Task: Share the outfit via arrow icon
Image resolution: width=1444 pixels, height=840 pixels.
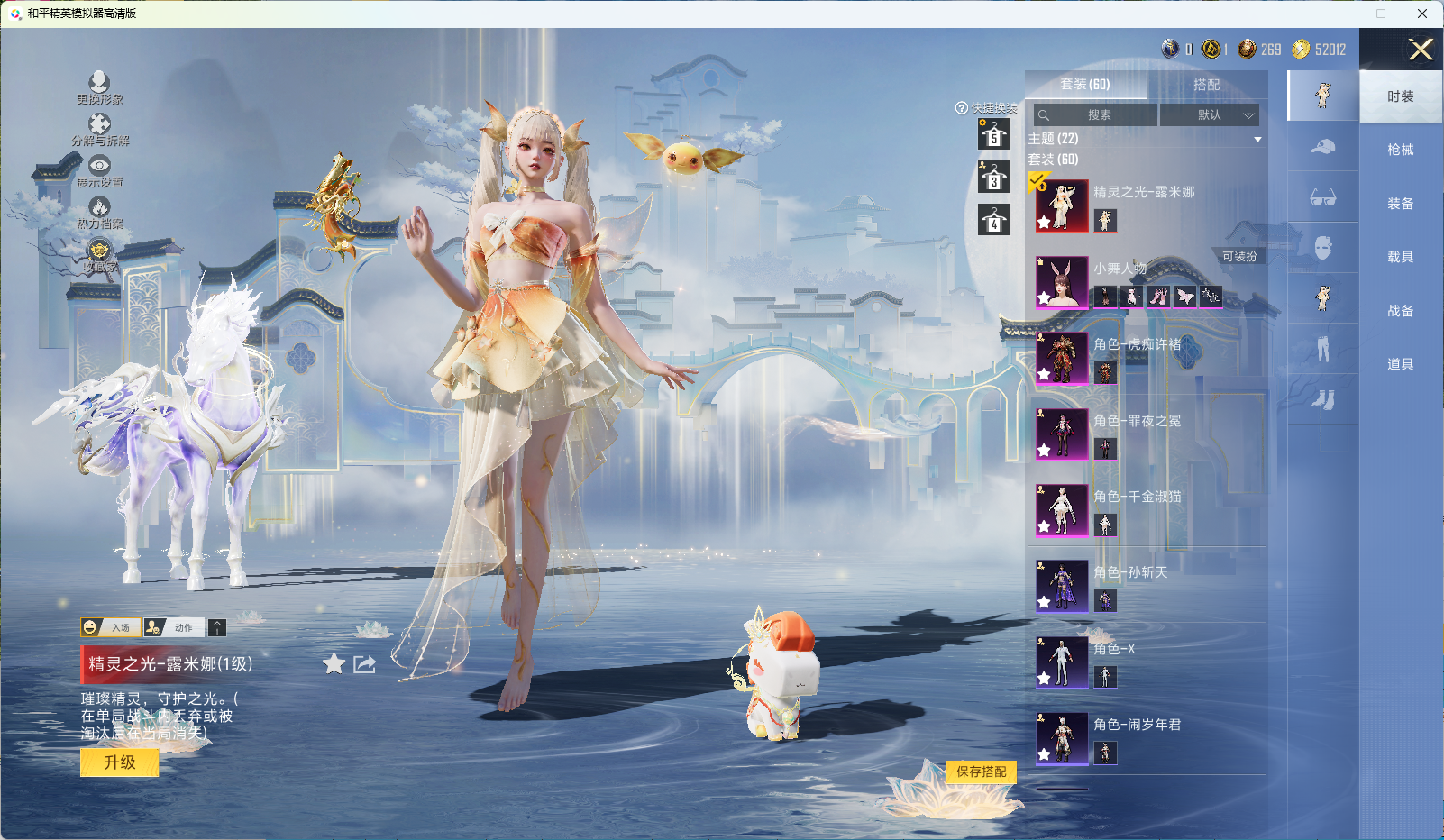Action: [x=364, y=664]
